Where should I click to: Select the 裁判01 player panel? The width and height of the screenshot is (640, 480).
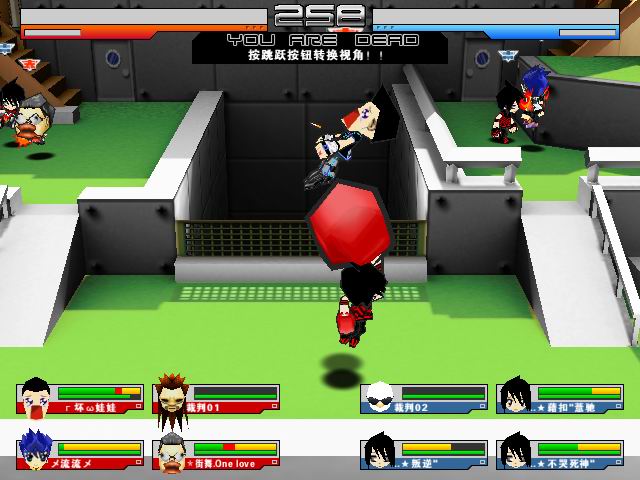(216, 399)
